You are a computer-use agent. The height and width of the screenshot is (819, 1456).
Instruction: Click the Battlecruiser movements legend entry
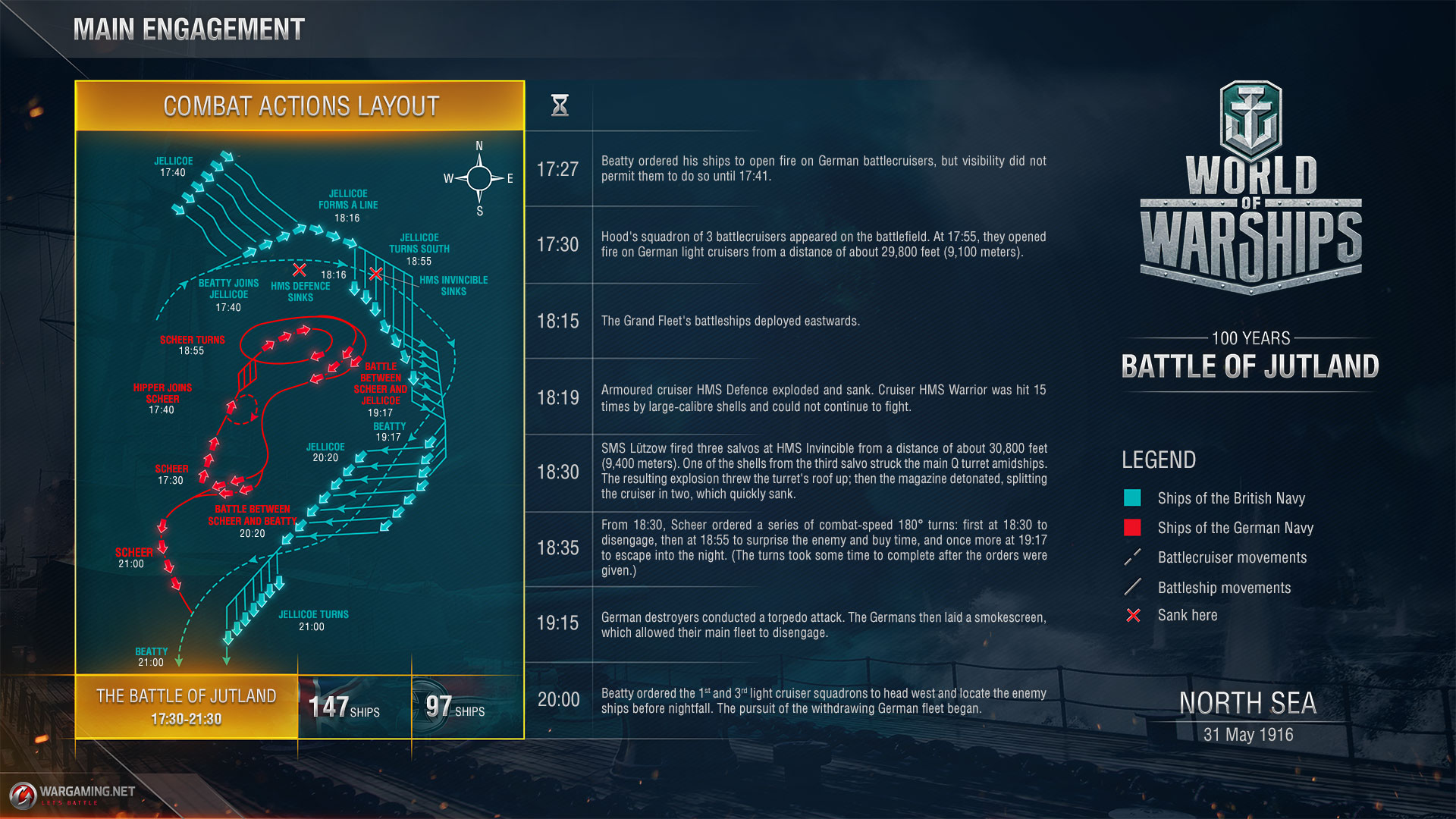coord(1232,557)
